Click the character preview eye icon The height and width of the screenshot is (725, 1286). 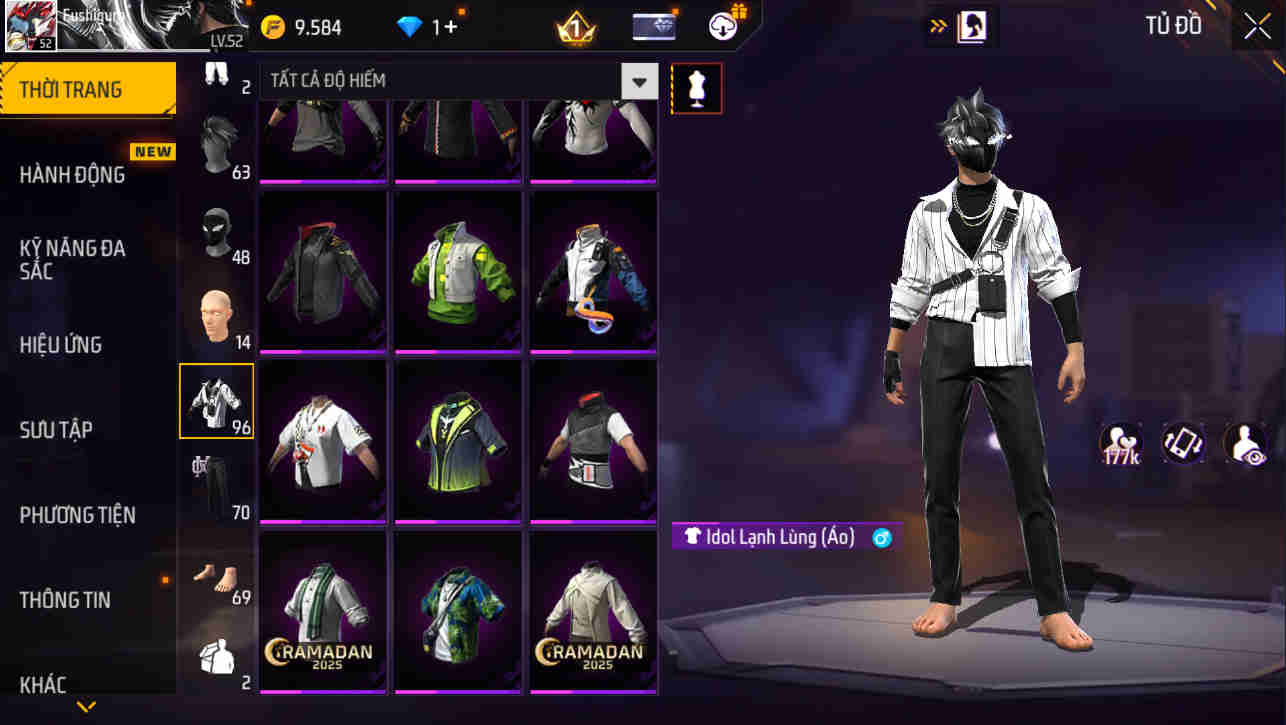(1244, 444)
